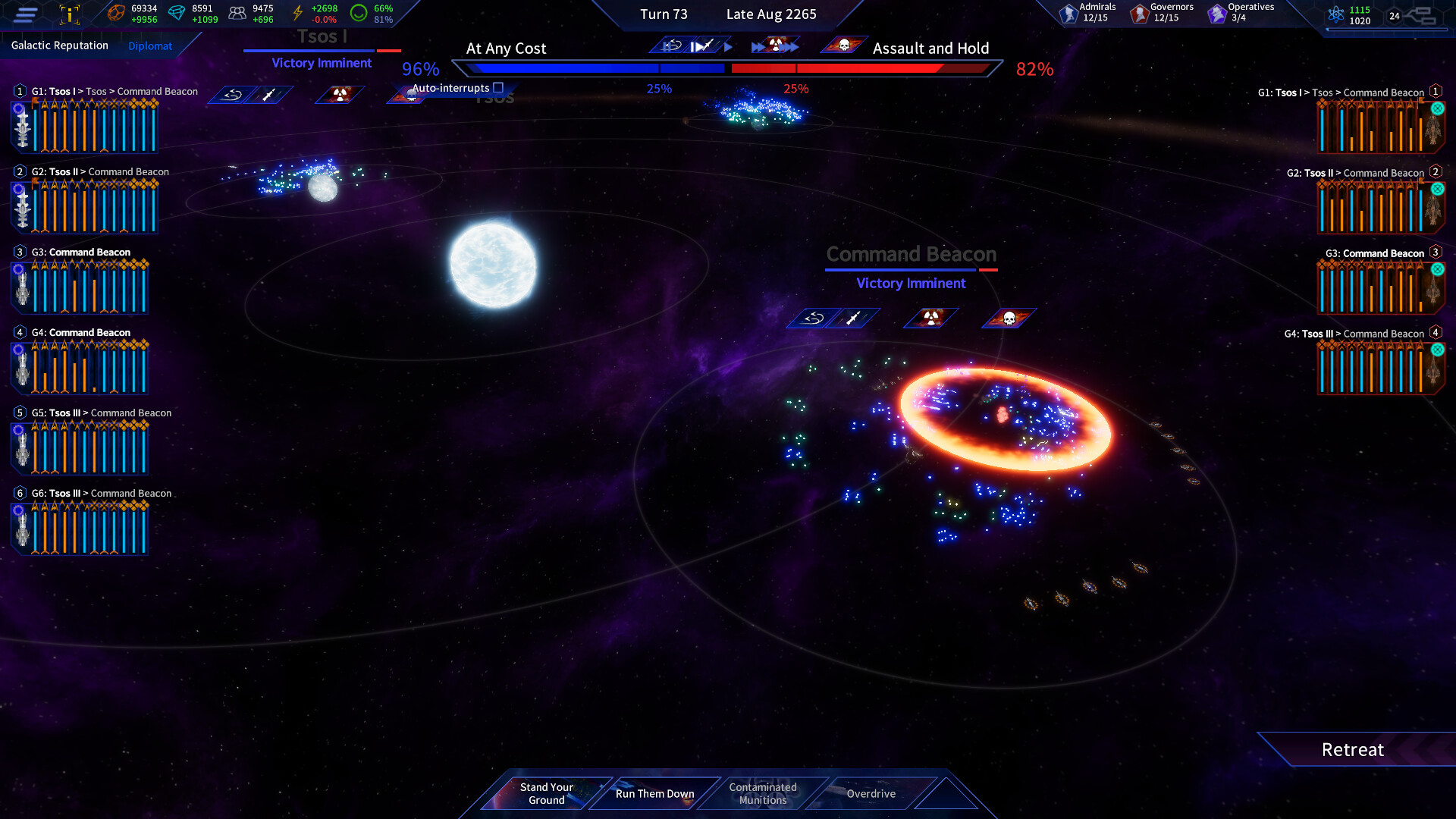
Task: Click the fast-forward battle speed icon
Action: tap(758, 45)
